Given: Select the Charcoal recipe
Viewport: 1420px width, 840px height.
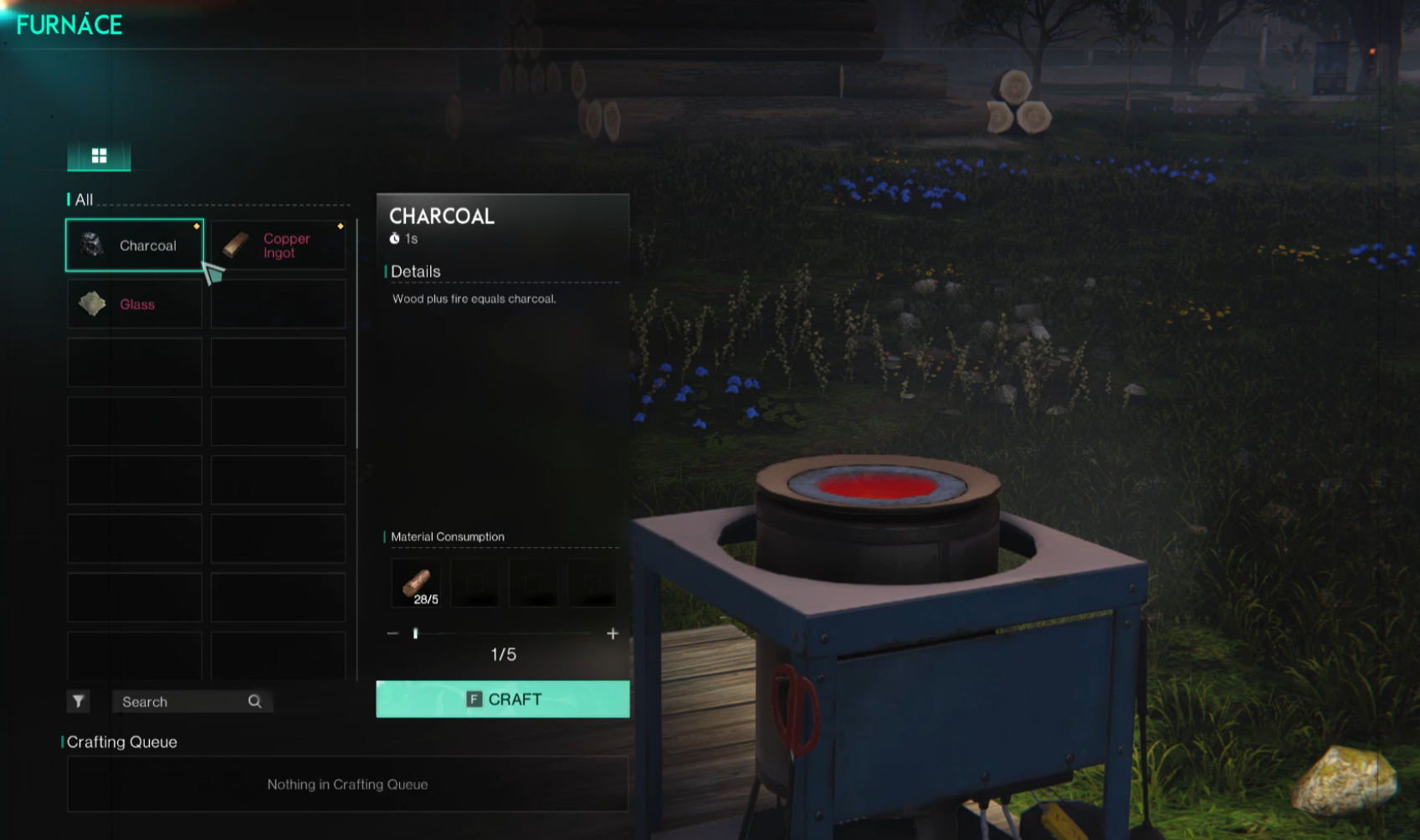Looking at the screenshot, I should click(134, 245).
